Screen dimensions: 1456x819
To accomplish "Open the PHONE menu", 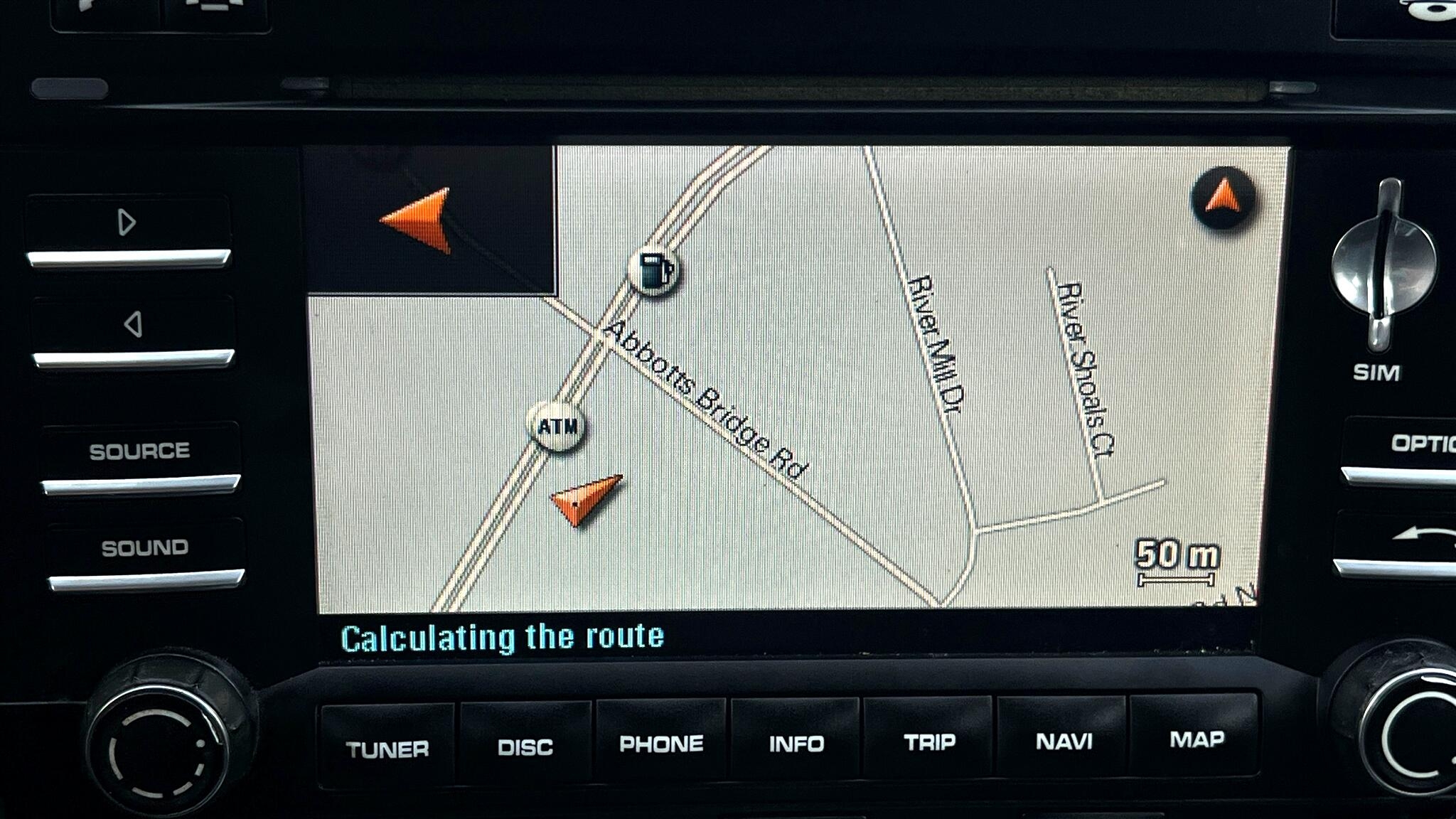I will click(x=661, y=744).
